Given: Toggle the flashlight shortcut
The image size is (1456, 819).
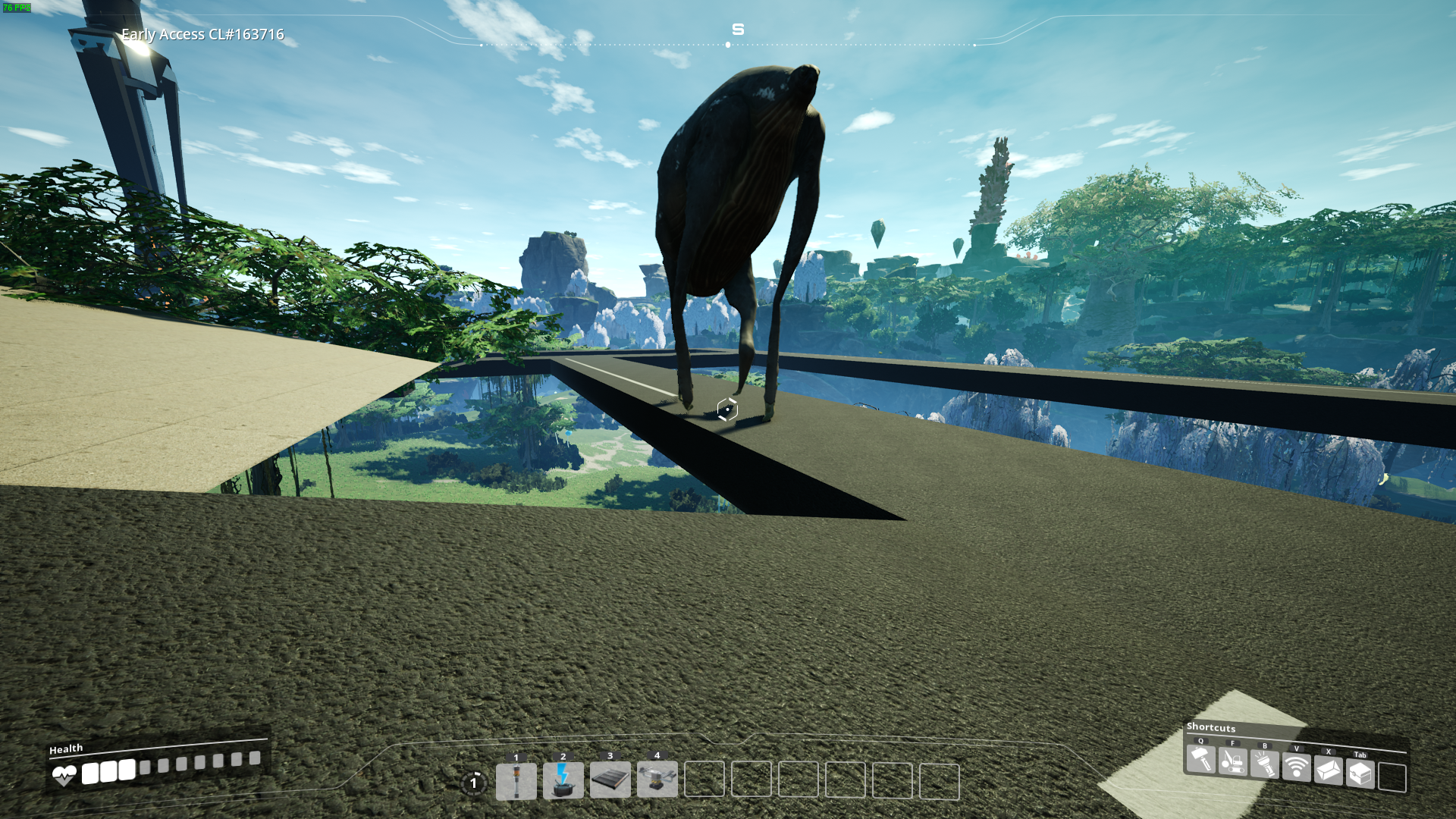Looking at the screenshot, I should pyautogui.click(x=1264, y=764).
